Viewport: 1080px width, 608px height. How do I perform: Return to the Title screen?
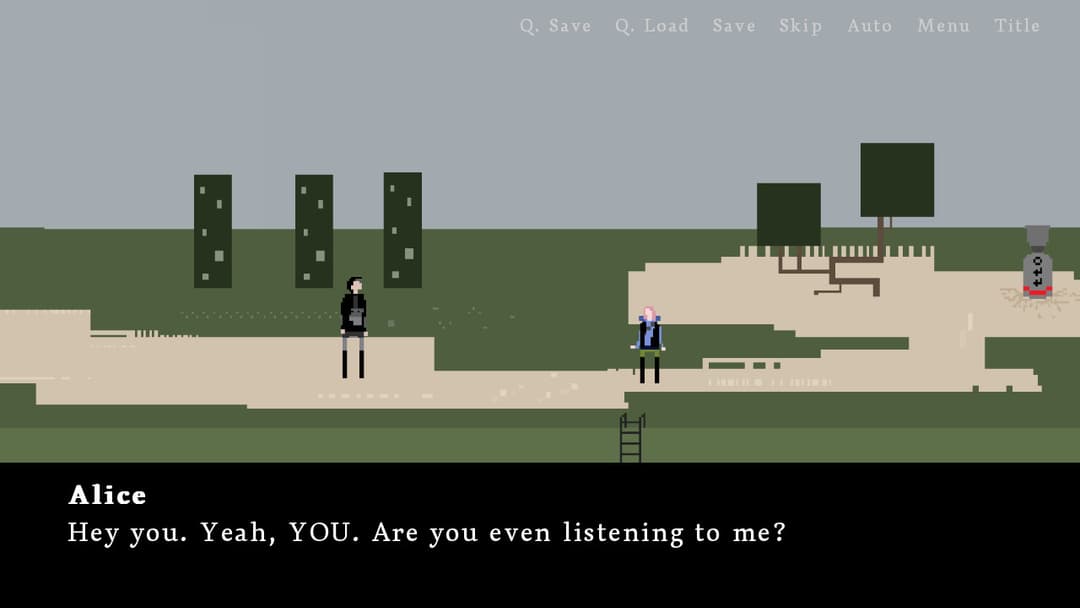pos(1017,26)
